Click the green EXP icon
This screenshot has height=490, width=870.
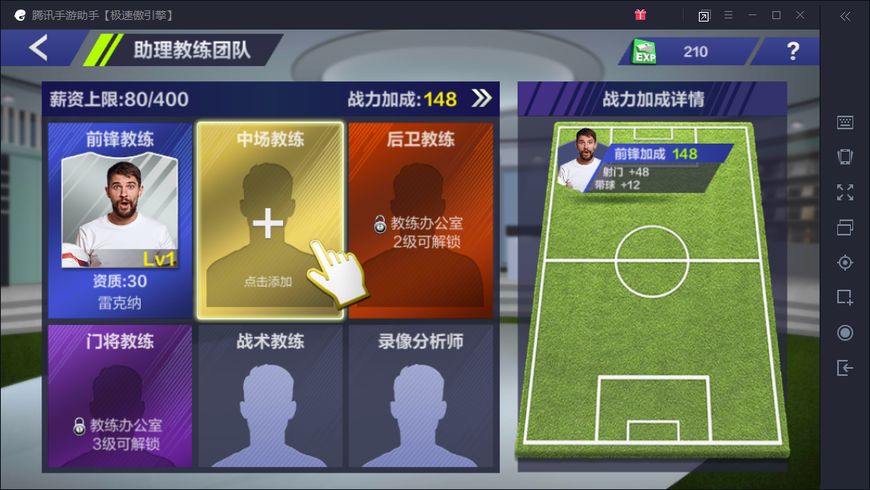tap(646, 52)
